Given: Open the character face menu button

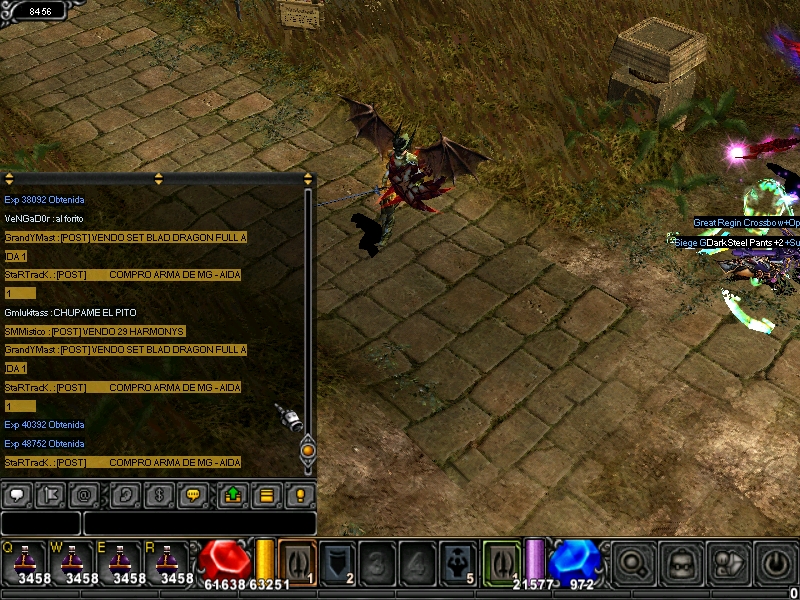Looking at the screenshot, I should [681, 562].
